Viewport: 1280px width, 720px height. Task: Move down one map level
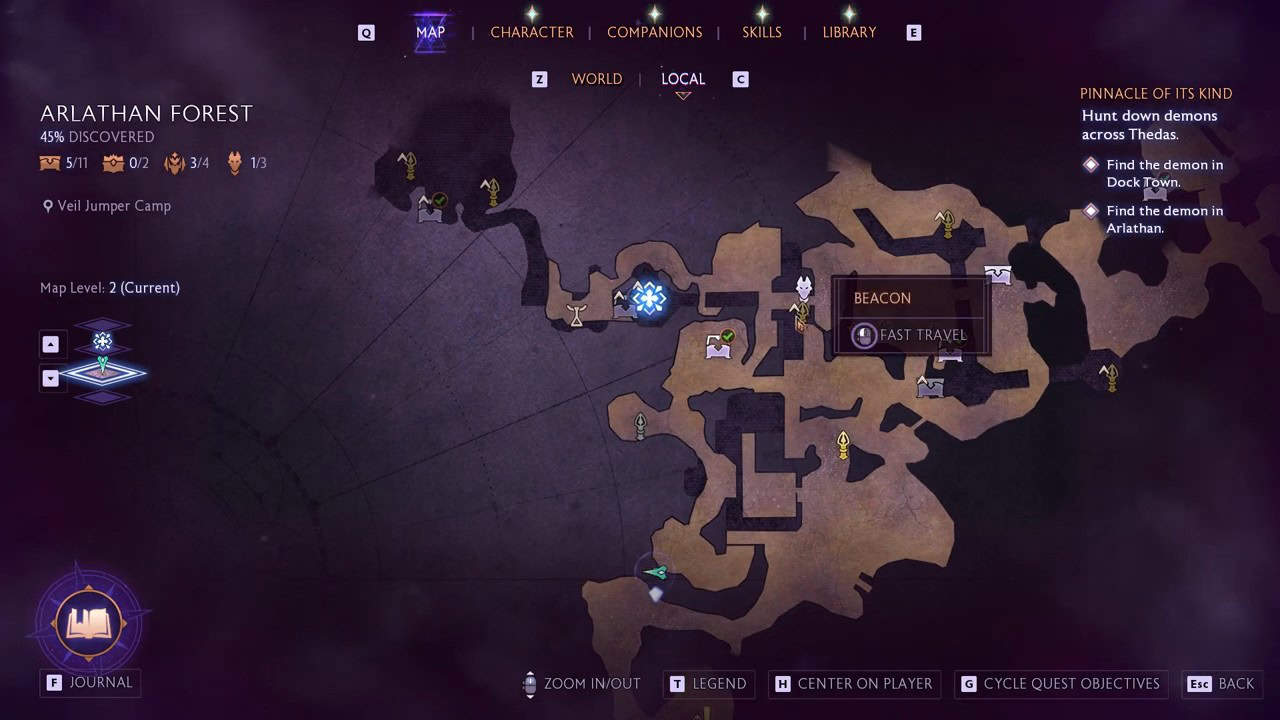[x=51, y=378]
